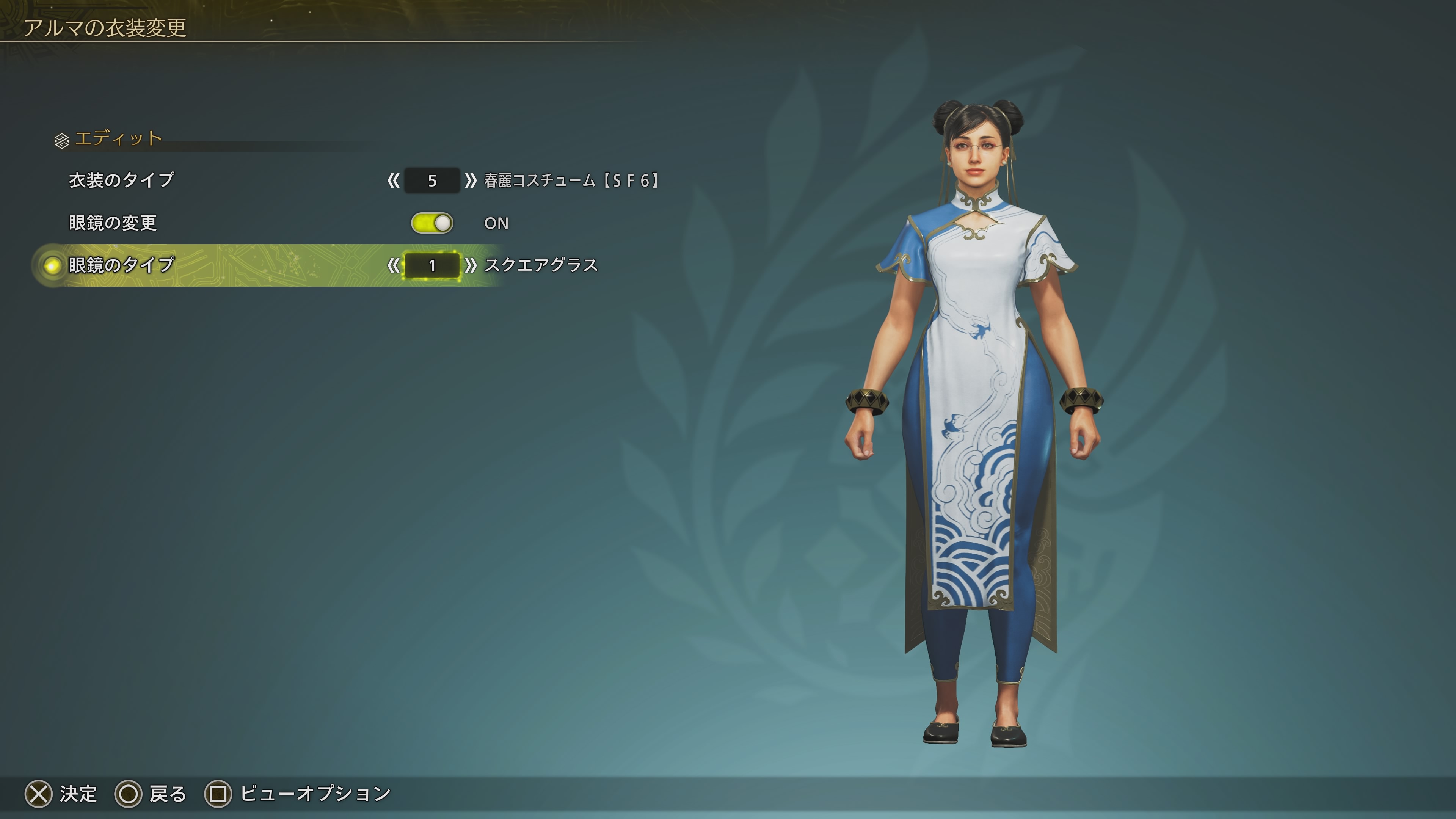
Task: Choose previous 眼鏡のタイプ with left arrow
Action: click(393, 266)
